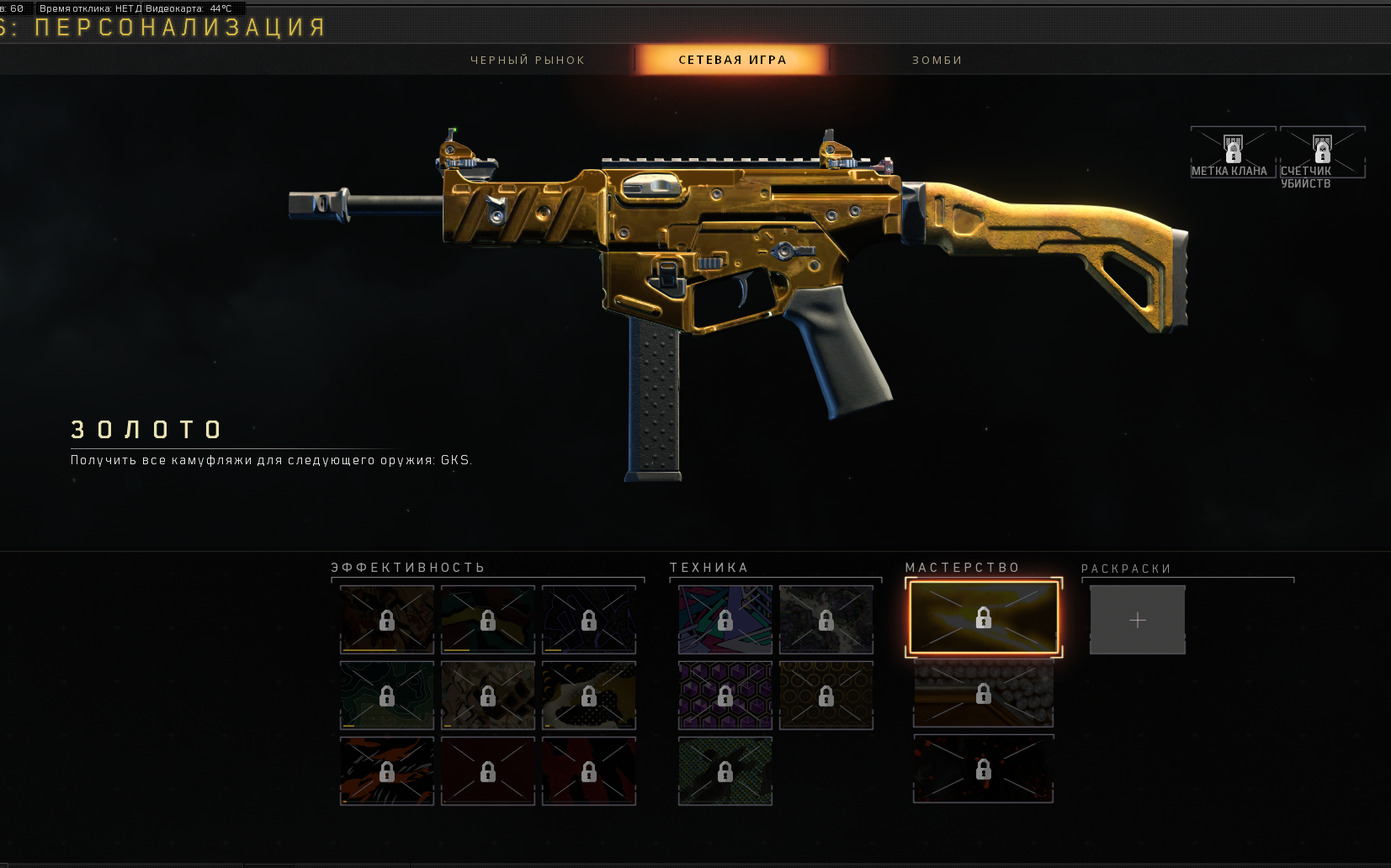The width and height of the screenshot is (1391, 868).
Task: Choose the cream and yellow splatter camo
Action: [x=589, y=696]
